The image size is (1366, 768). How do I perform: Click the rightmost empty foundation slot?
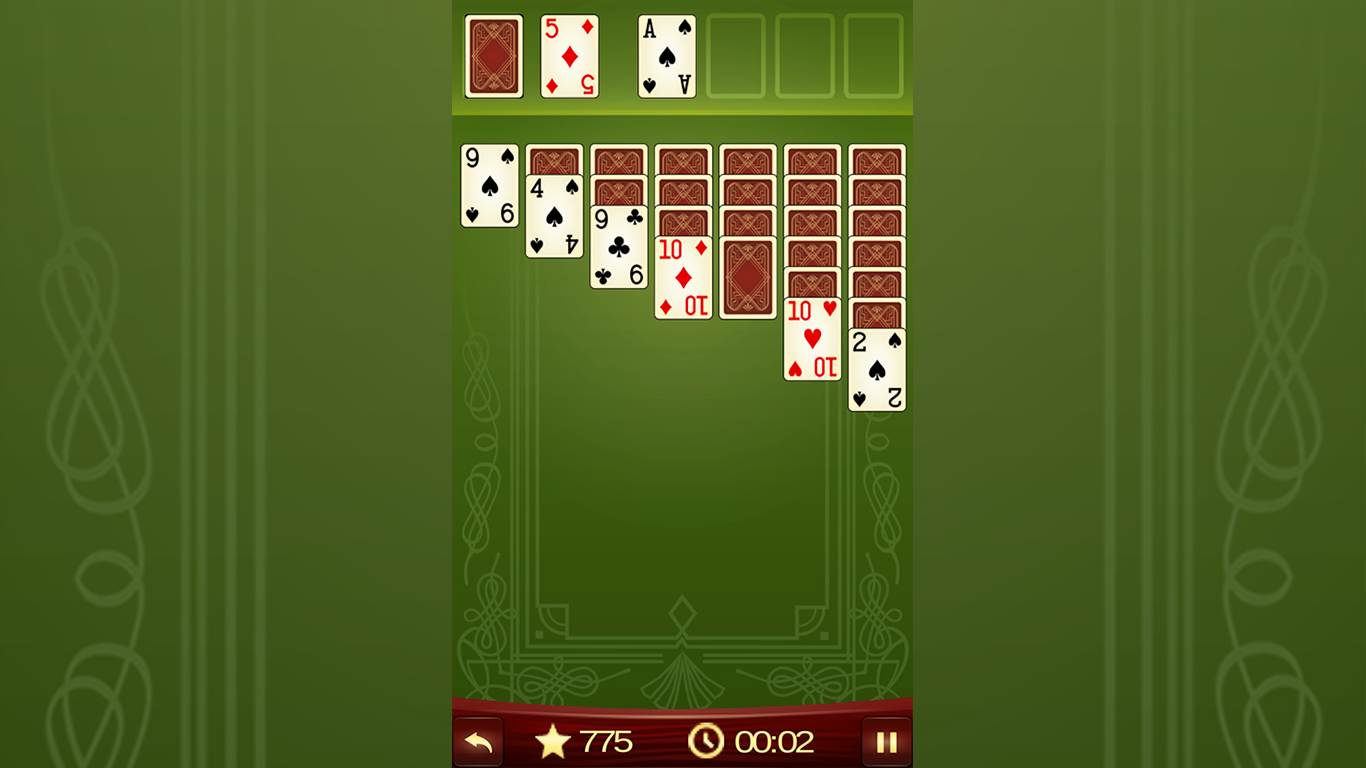[x=872, y=57]
